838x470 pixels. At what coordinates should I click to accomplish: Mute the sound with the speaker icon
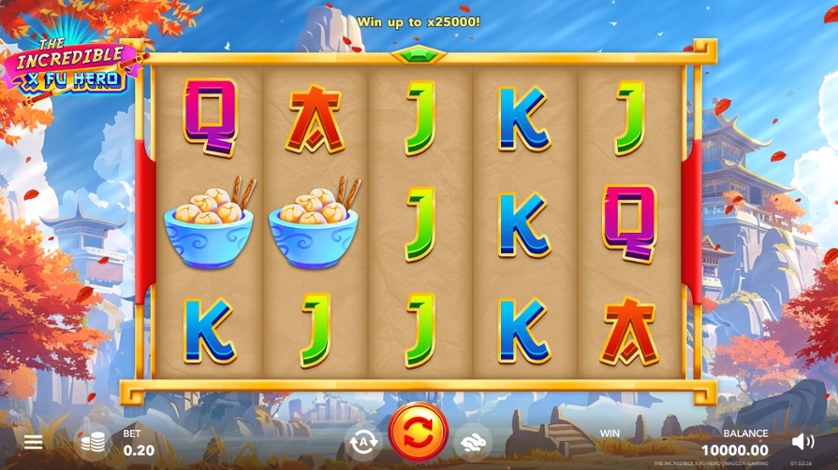pyautogui.click(x=802, y=441)
